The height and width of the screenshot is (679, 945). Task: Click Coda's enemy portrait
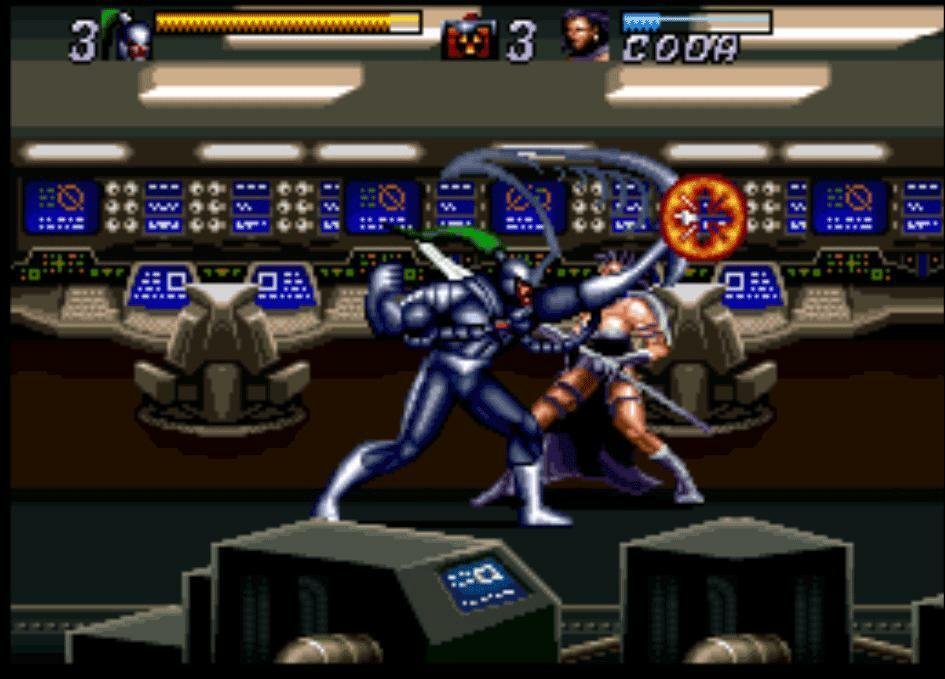(585, 37)
